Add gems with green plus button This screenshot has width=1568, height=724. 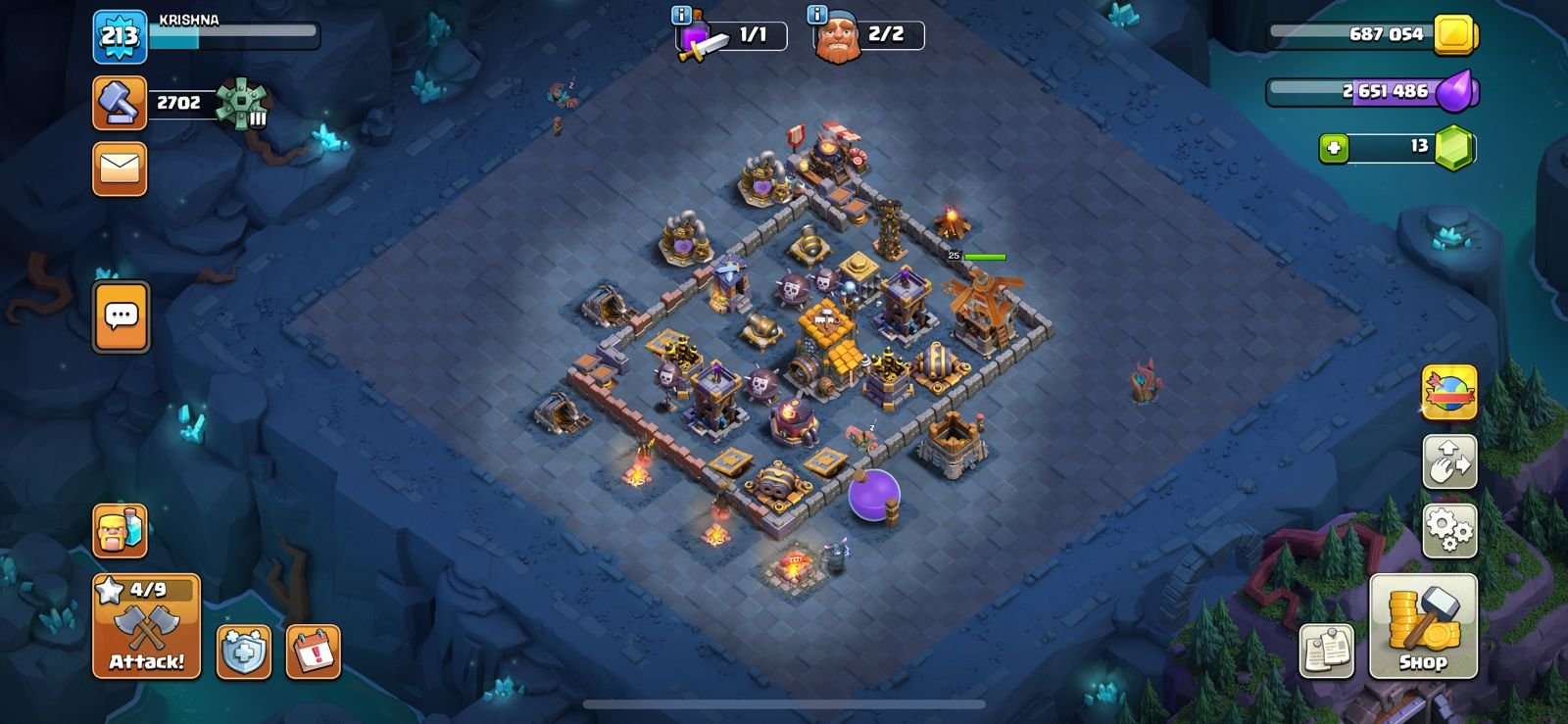(1333, 148)
